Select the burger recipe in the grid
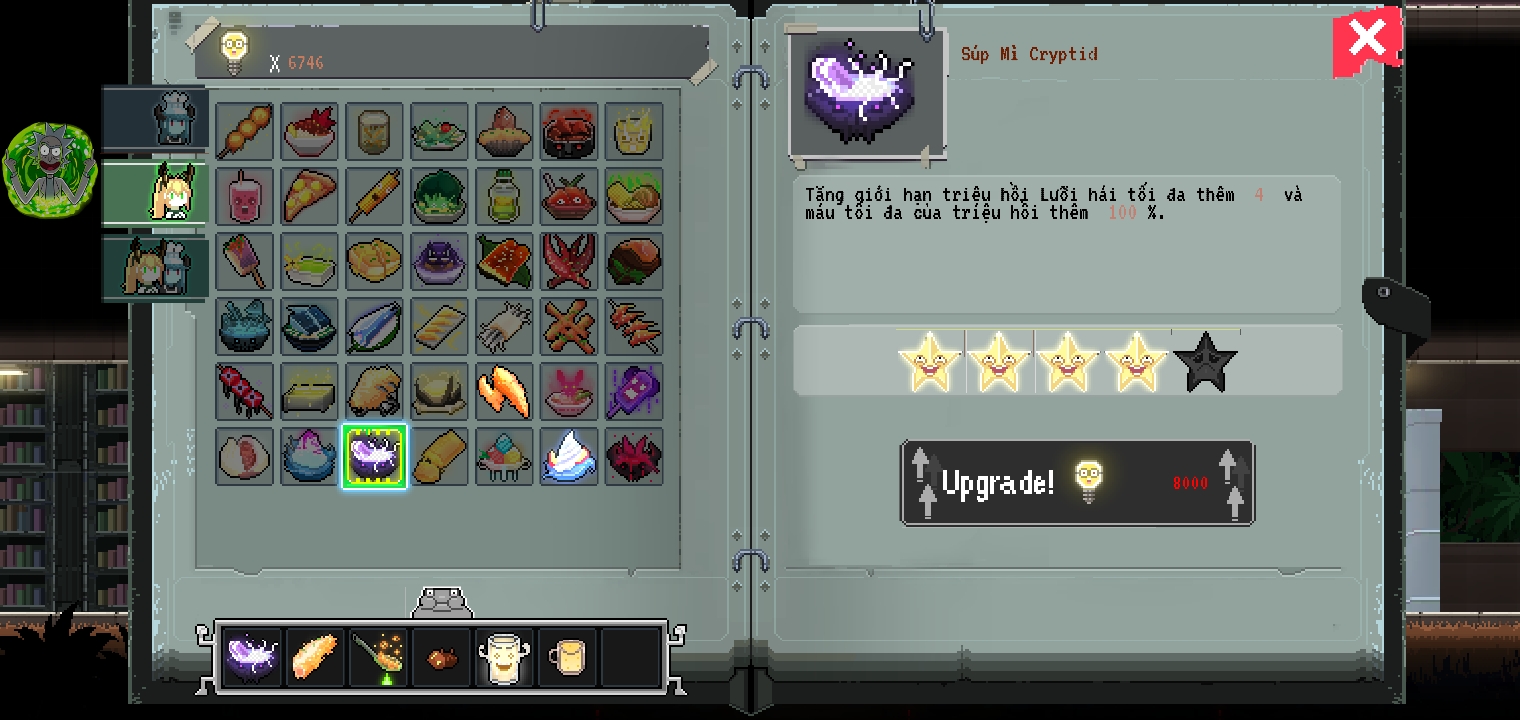The width and height of the screenshot is (1520, 720). point(634,261)
